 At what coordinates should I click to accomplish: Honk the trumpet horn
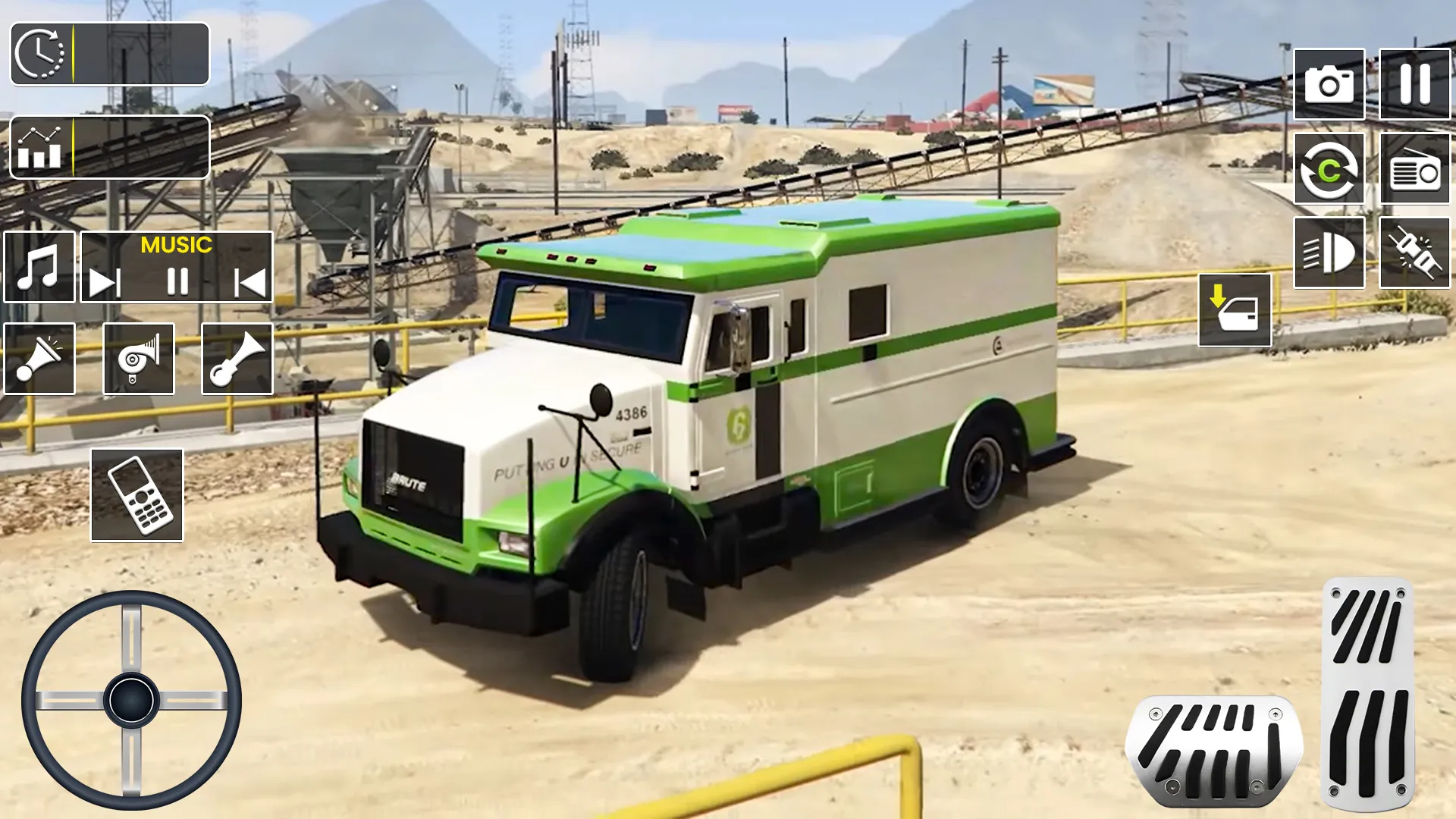coord(237,358)
